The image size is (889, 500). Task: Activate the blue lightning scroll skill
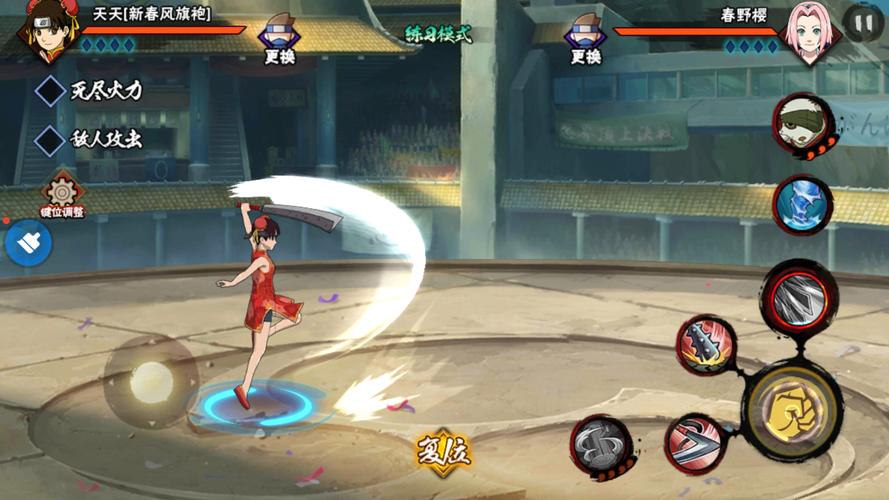tap(803, 203)
